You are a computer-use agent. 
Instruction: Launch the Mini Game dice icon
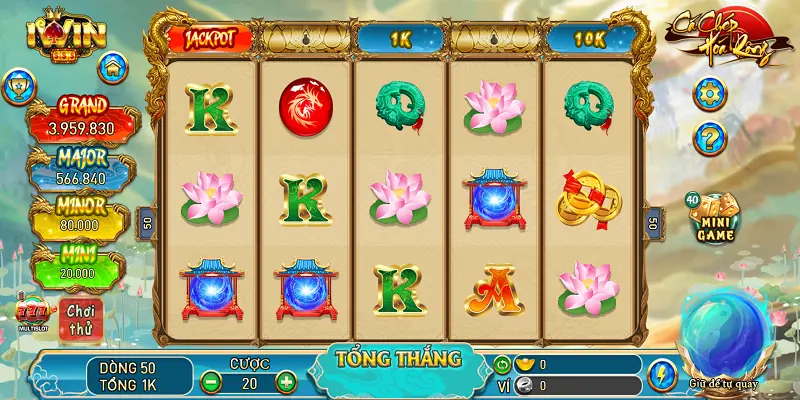pos(715,218)
